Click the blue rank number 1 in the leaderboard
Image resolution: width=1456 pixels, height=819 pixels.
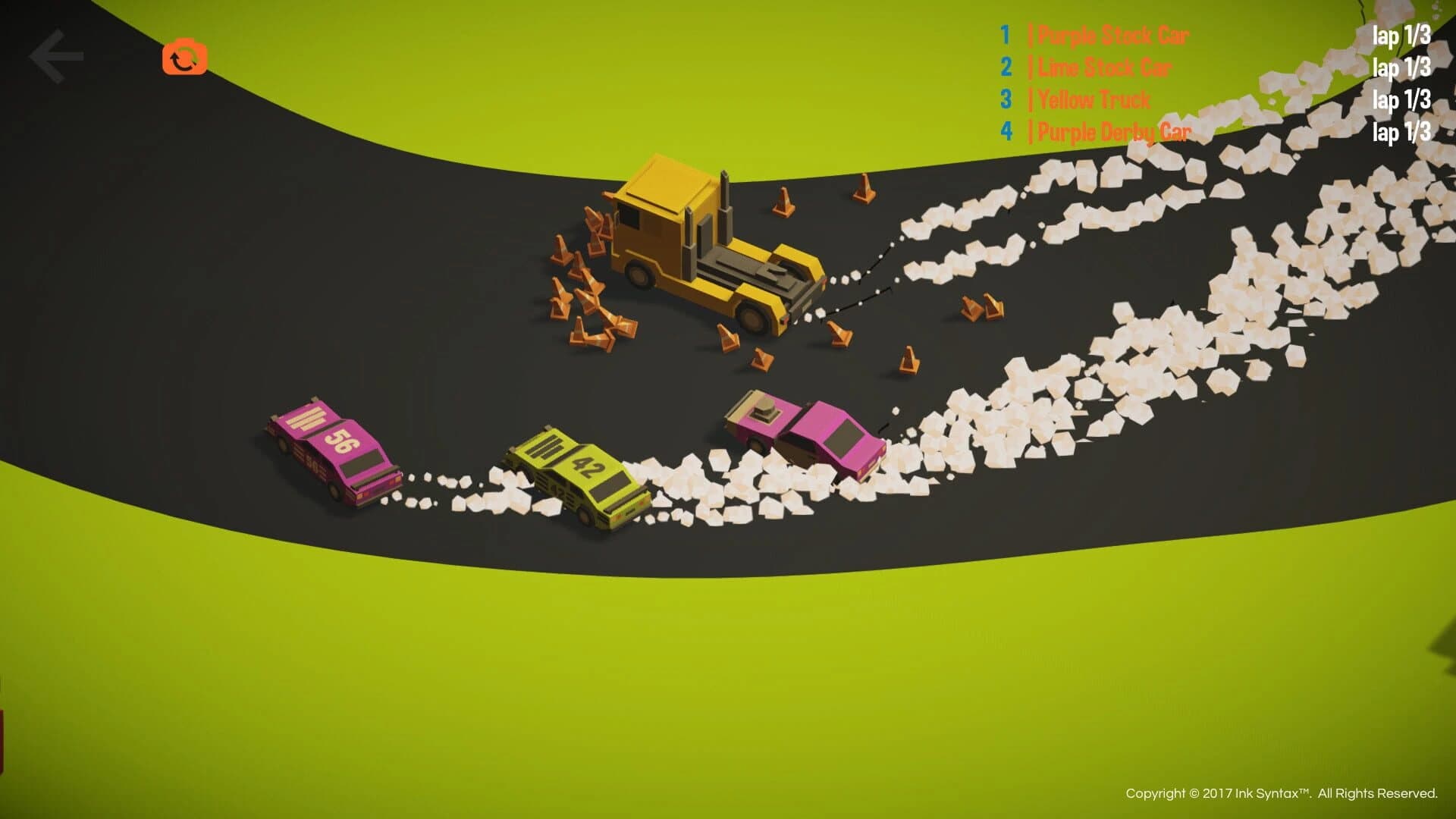[1006, 35]
